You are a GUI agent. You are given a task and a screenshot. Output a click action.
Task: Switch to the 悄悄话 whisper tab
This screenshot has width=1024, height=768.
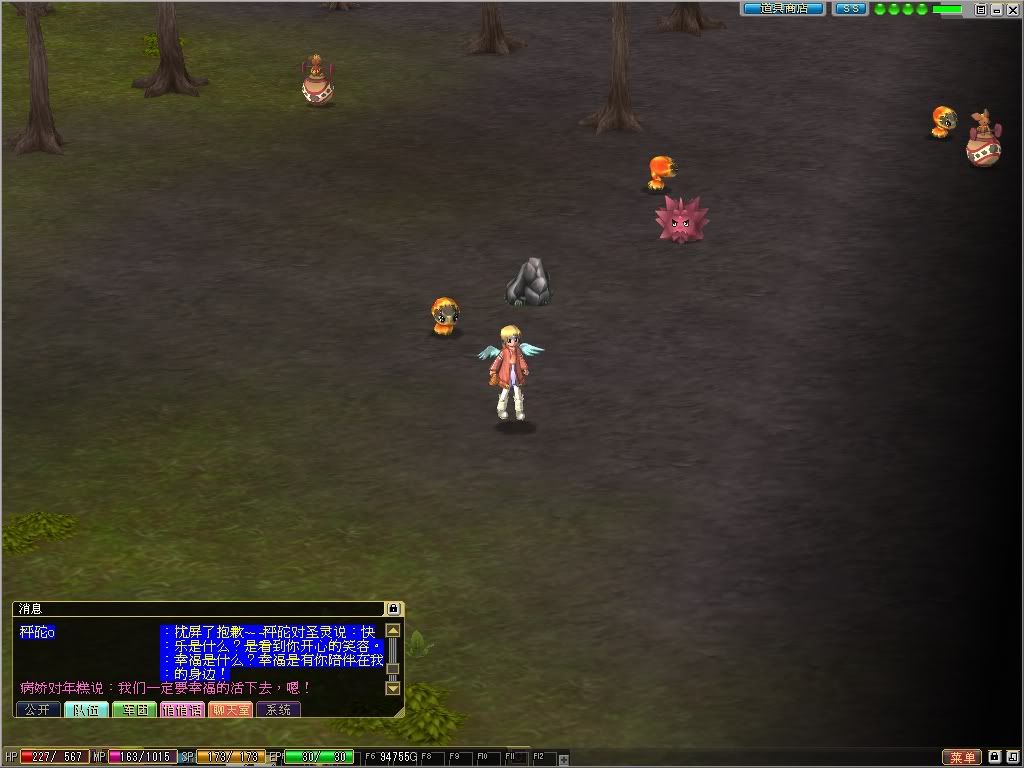[181, 709]
